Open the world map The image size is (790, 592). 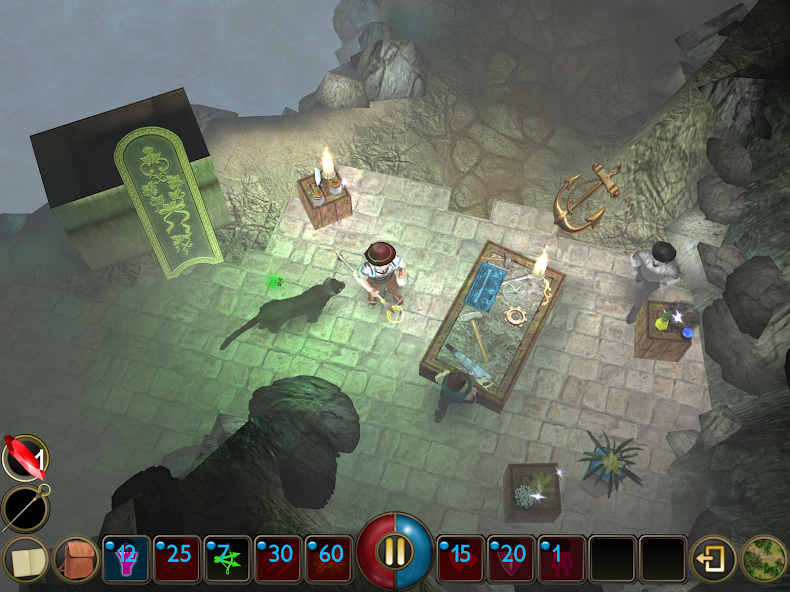(x=764, y=559)
